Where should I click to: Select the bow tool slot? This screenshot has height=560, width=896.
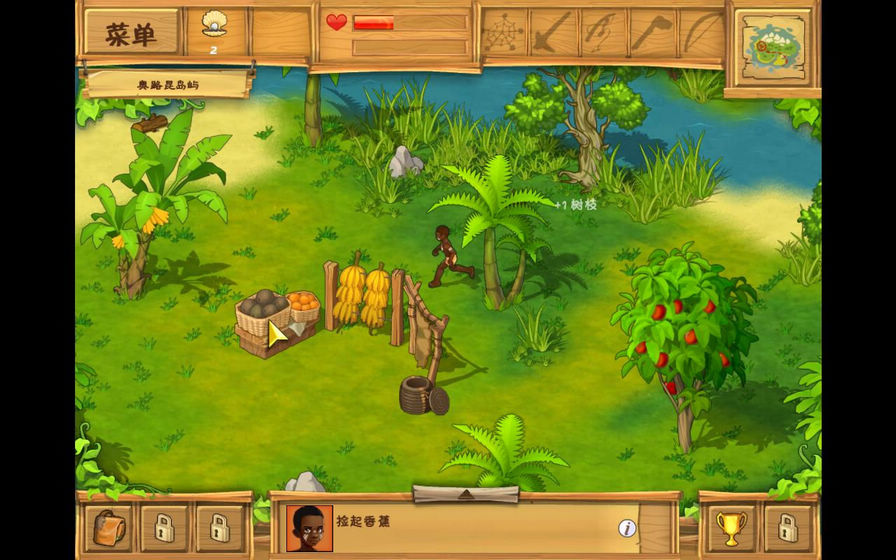click(700, 33)
